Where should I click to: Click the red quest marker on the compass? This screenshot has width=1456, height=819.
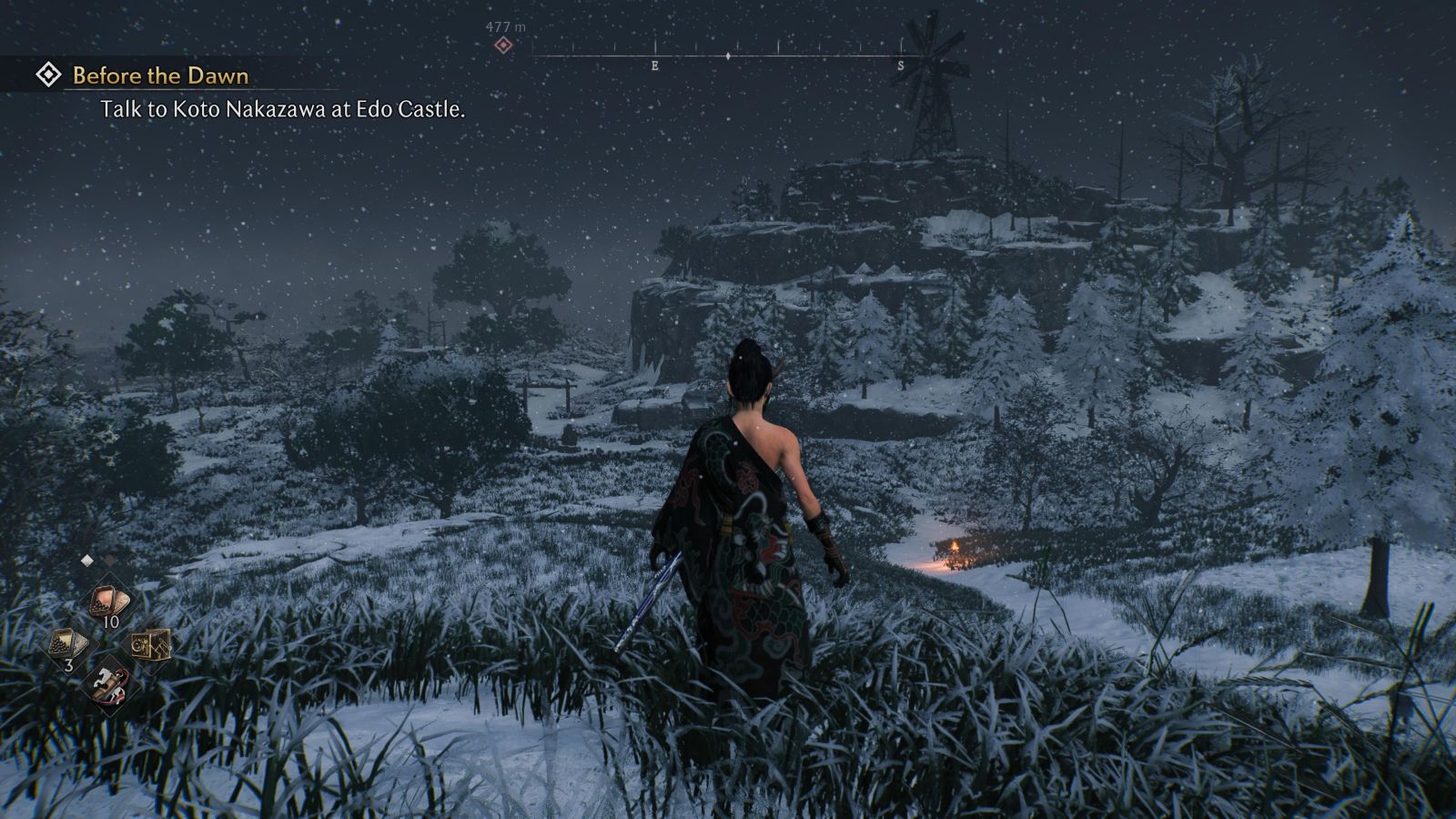503,45
